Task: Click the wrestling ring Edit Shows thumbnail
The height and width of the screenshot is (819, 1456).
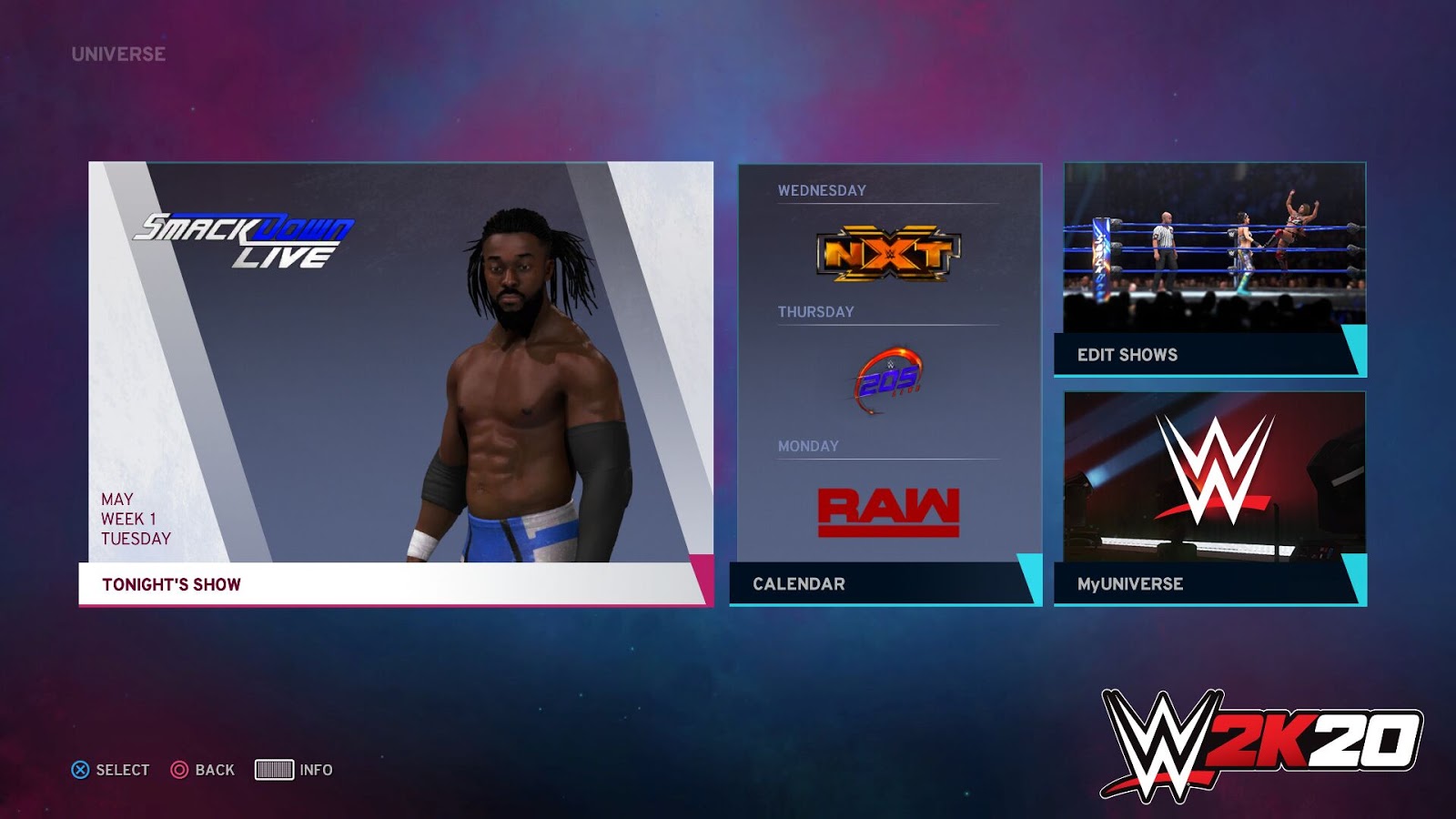Action: click(x=1215, y=246)
